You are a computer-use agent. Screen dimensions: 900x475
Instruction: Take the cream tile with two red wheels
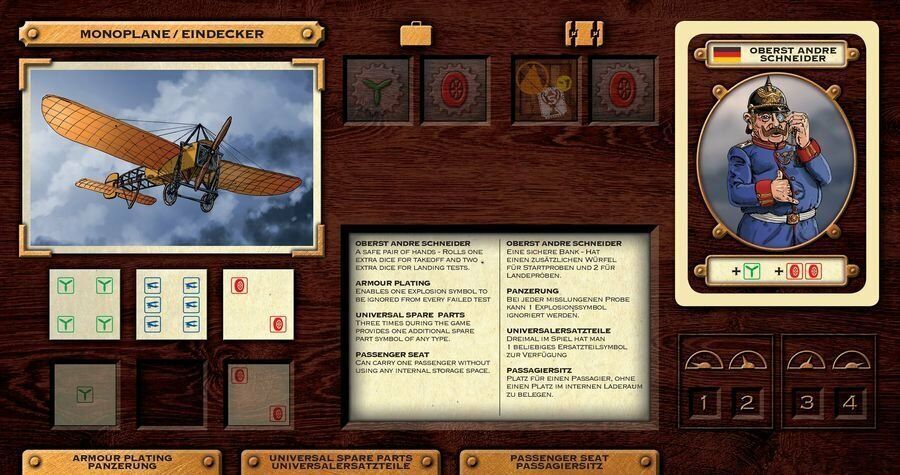click(x=258, y=305)
